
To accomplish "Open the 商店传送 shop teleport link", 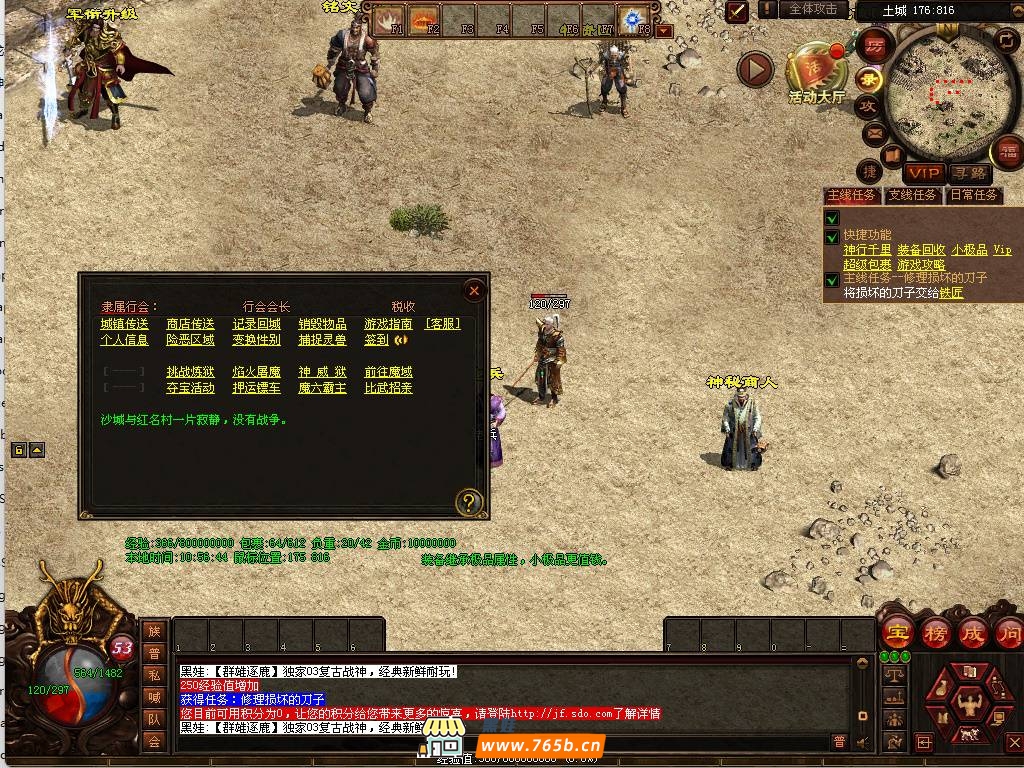I will point(190,324).
